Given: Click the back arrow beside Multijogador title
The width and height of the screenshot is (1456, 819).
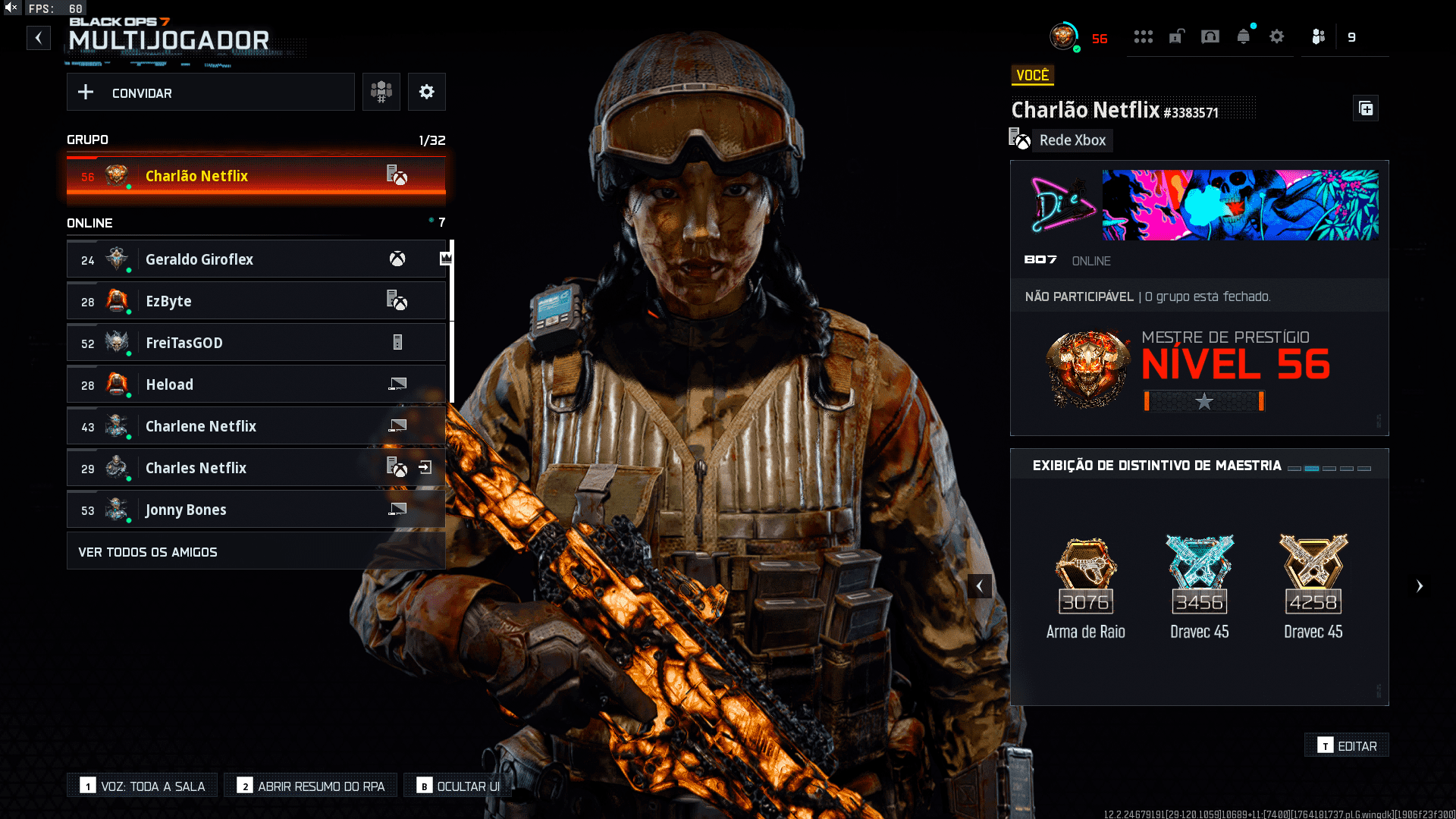Looking at the screenshot, I should (x=39, y=37).
